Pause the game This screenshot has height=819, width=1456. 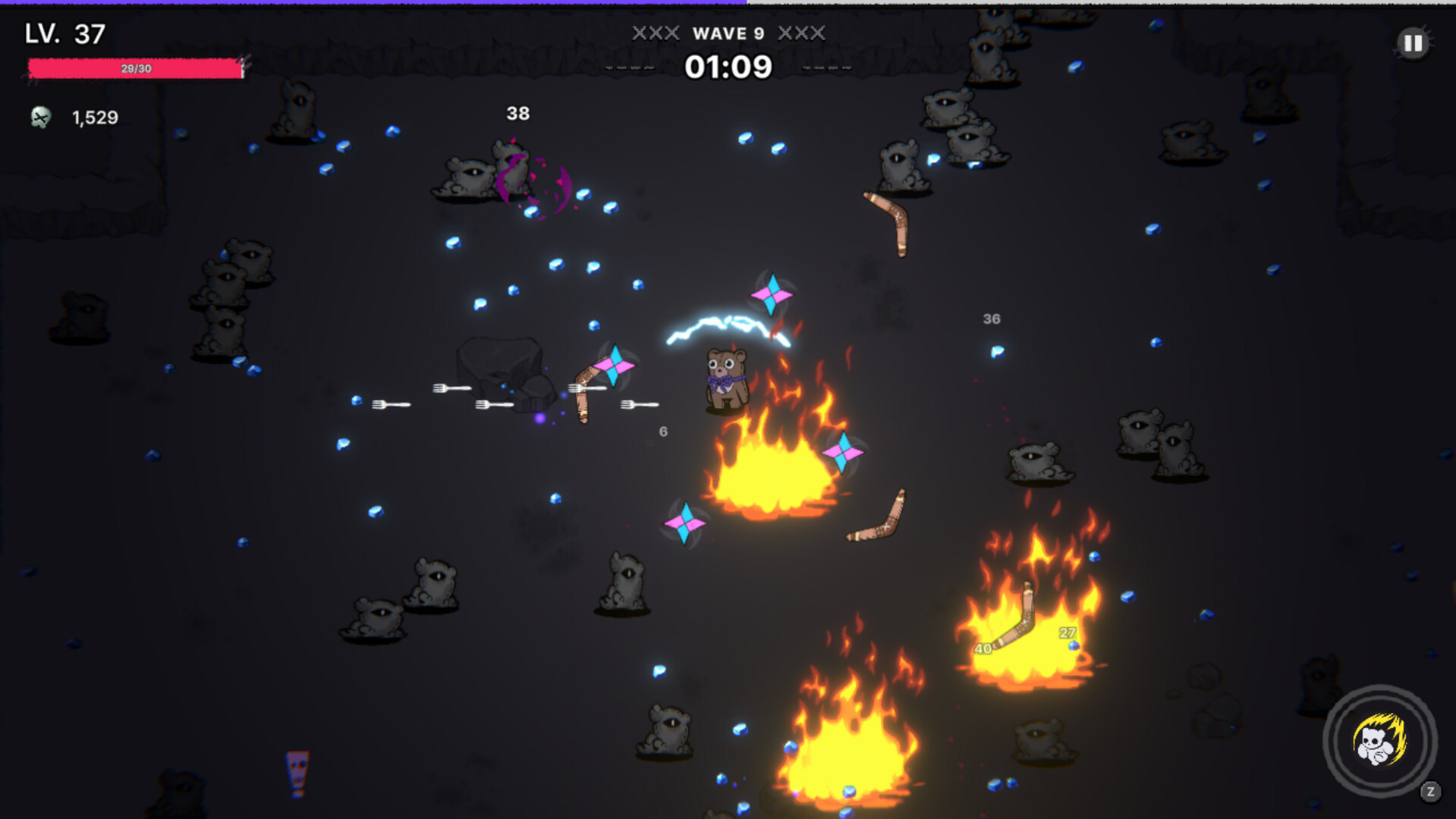click(x=1413, y=43)
